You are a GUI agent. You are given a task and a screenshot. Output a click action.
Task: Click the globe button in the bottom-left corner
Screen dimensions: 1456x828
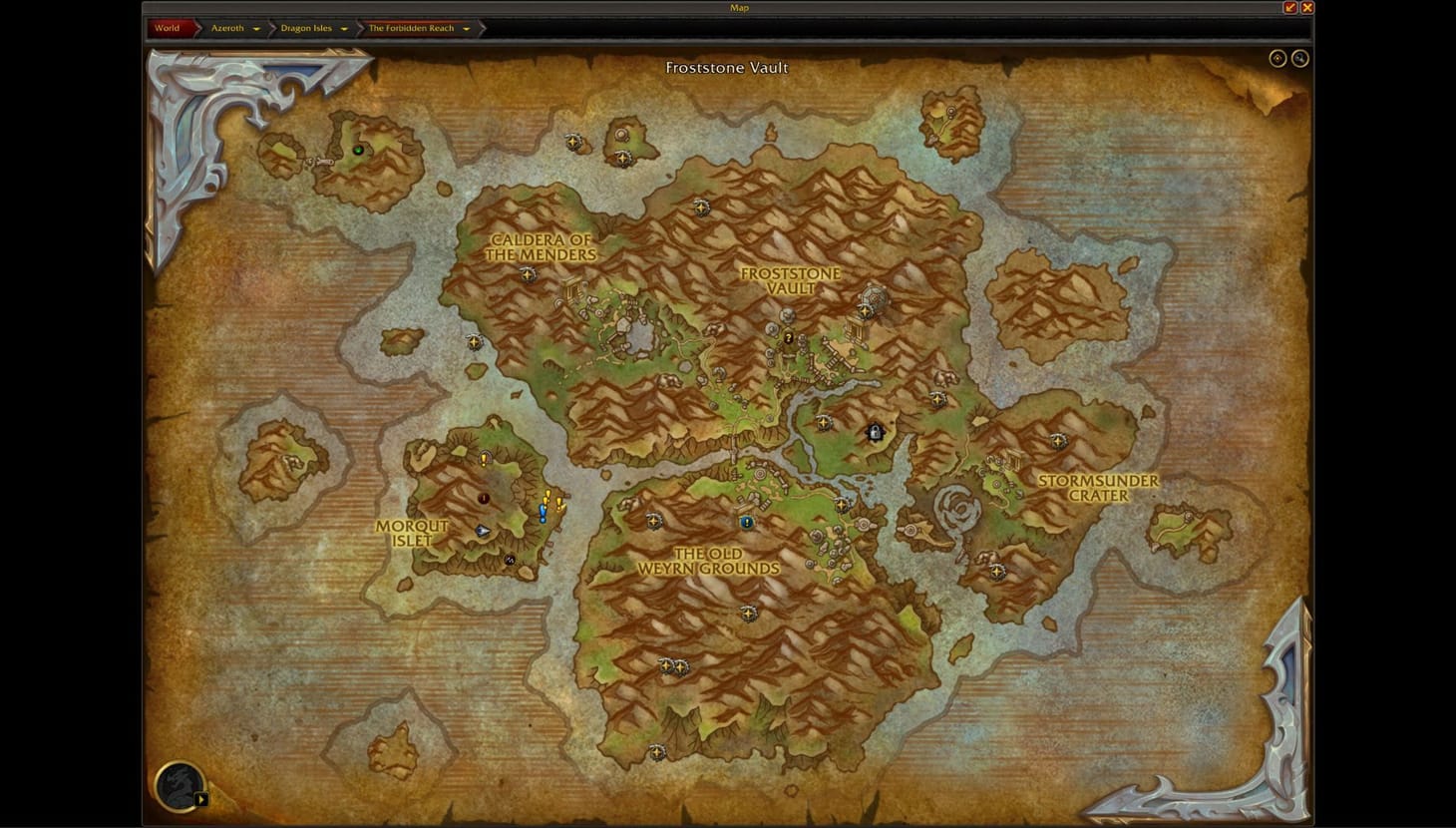tap(178, 787)
